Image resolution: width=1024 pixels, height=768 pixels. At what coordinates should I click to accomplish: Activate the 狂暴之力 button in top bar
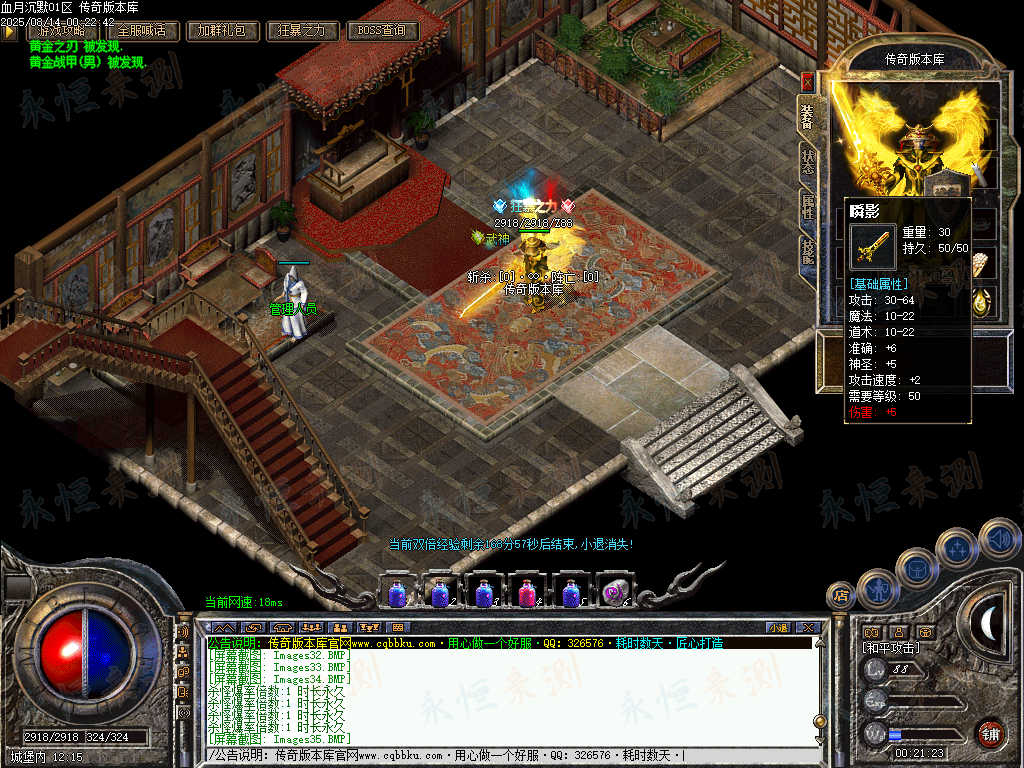(x=302, y=31)
